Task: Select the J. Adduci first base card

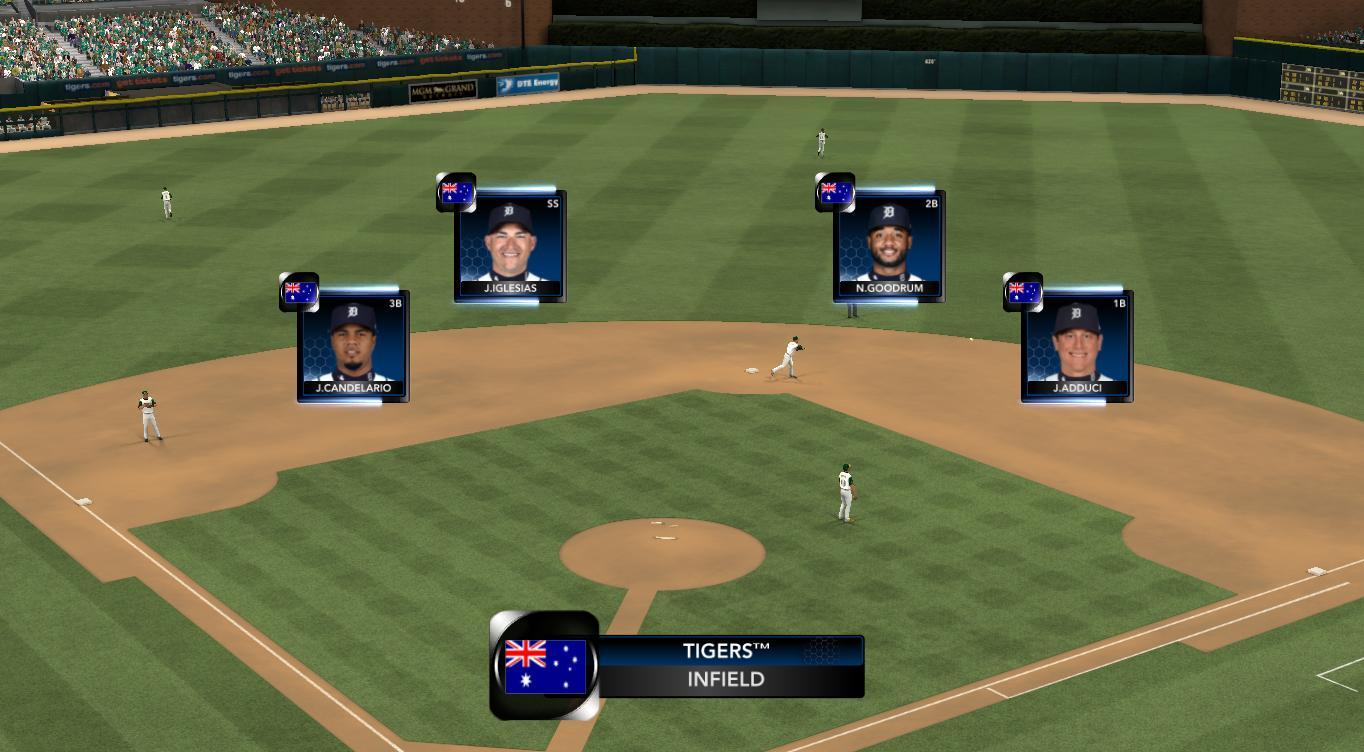Action: [x=1076, y=346]
